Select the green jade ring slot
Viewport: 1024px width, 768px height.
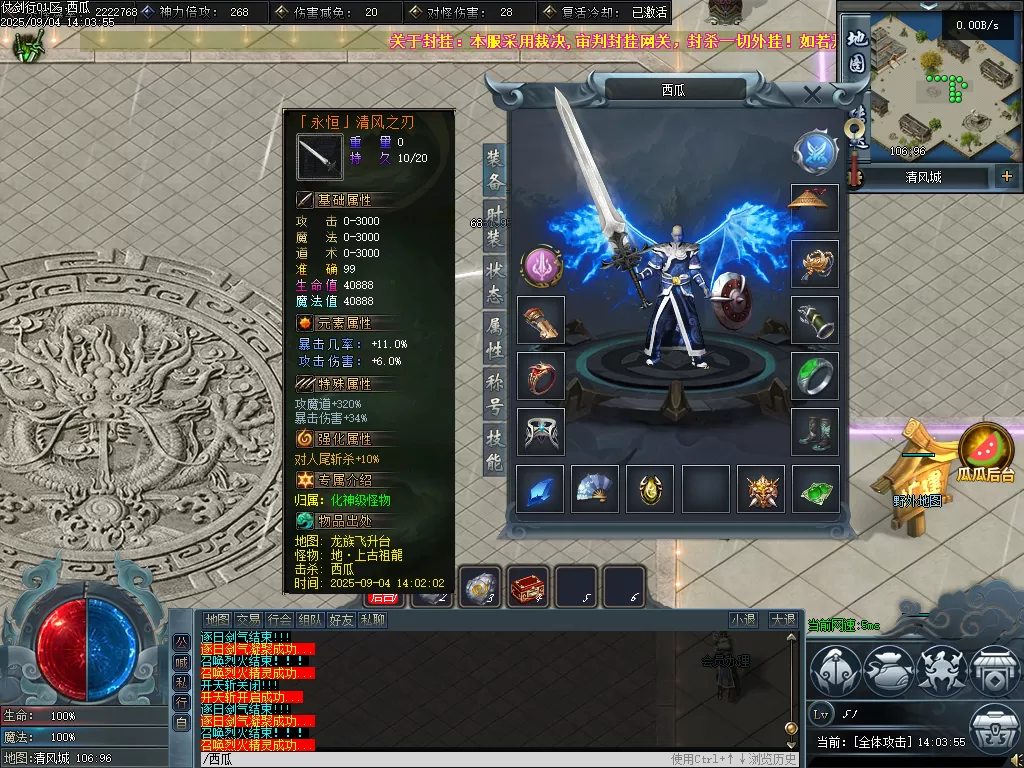[815, 376]
